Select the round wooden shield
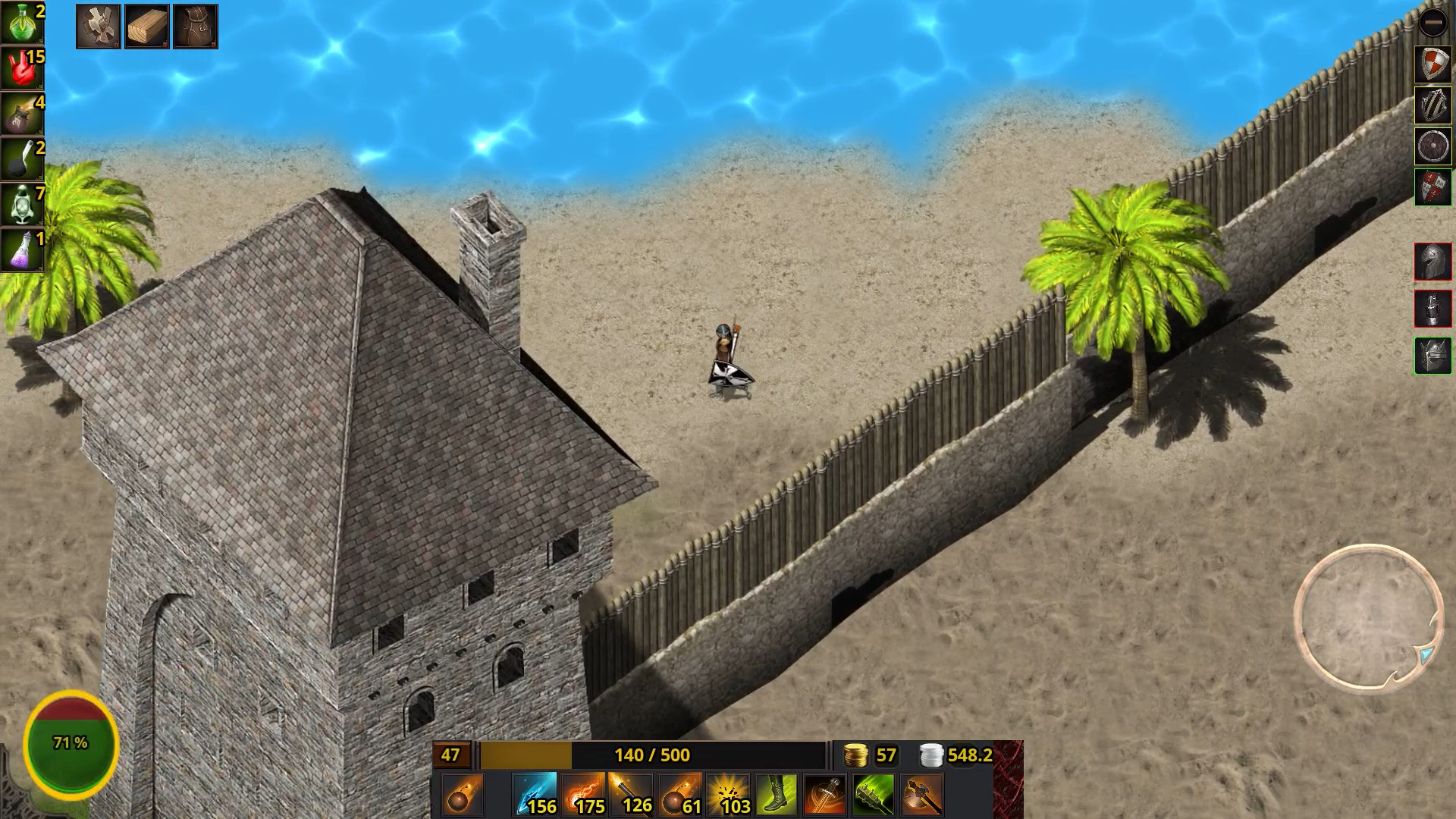The width and height of the screenshot is (1456, 819). click(1432, 146)
